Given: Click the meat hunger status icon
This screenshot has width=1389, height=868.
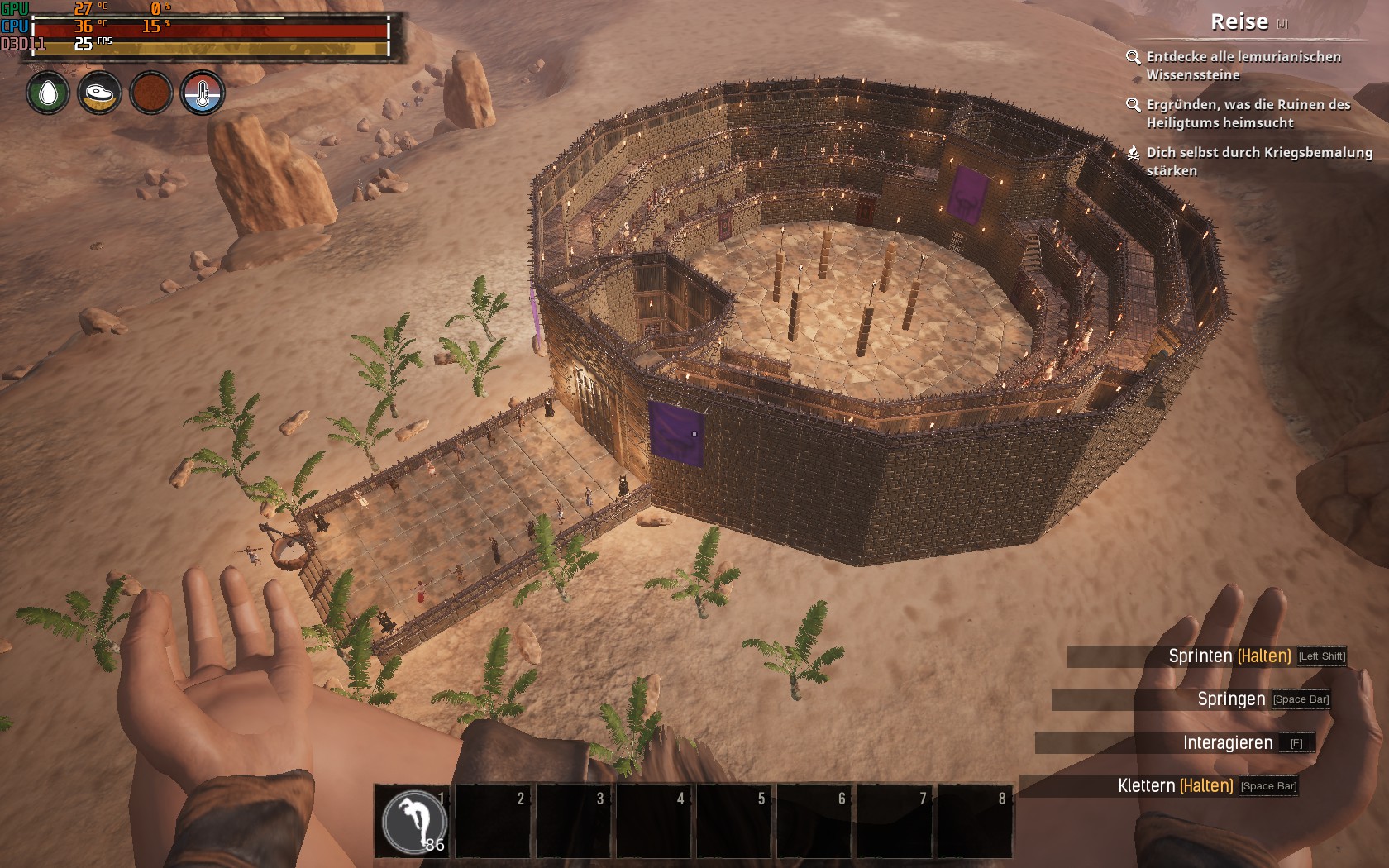Looking at the screenshot, I should click(99, 93).
